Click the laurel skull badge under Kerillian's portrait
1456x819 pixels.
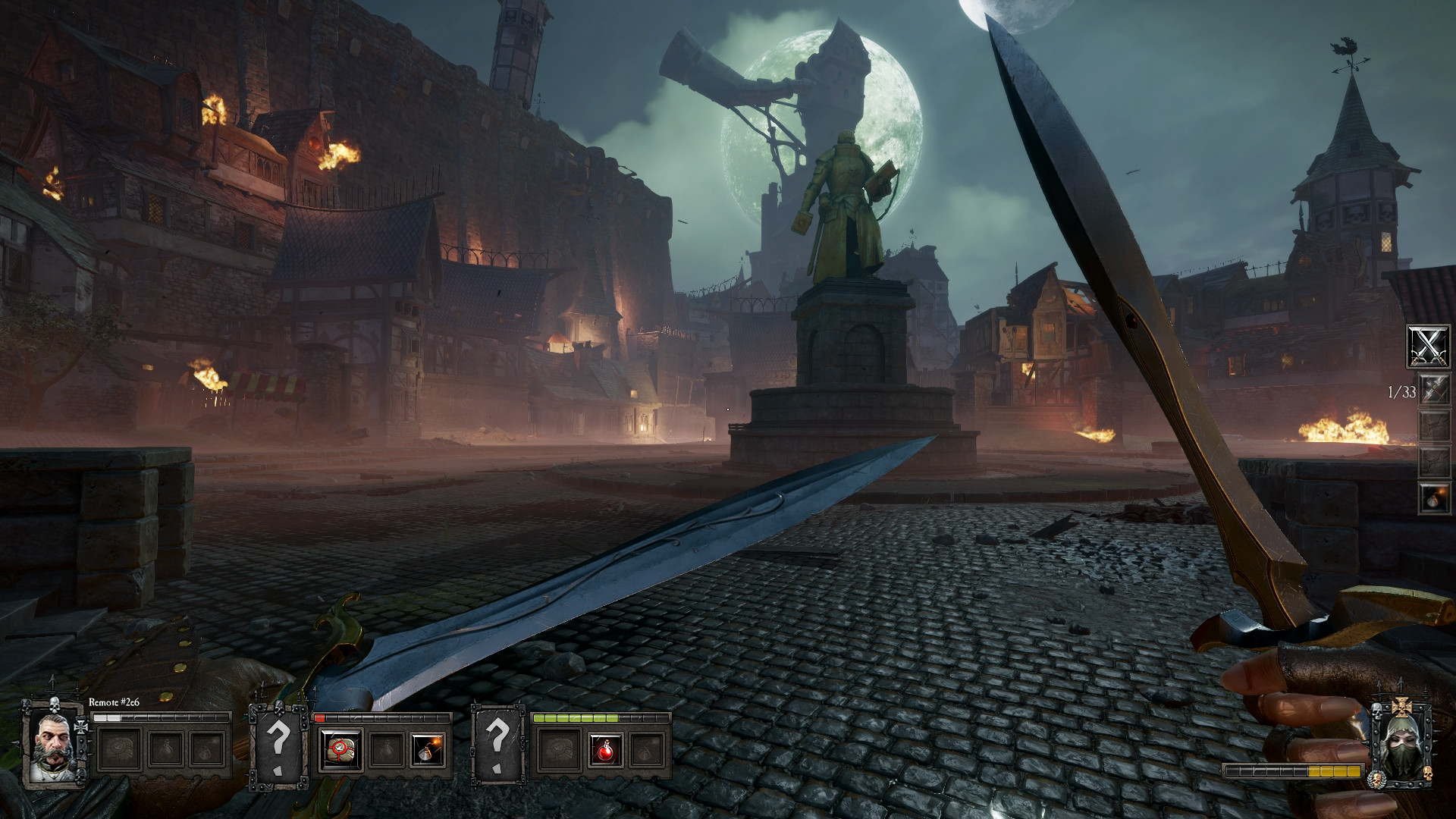point(1376,780)
